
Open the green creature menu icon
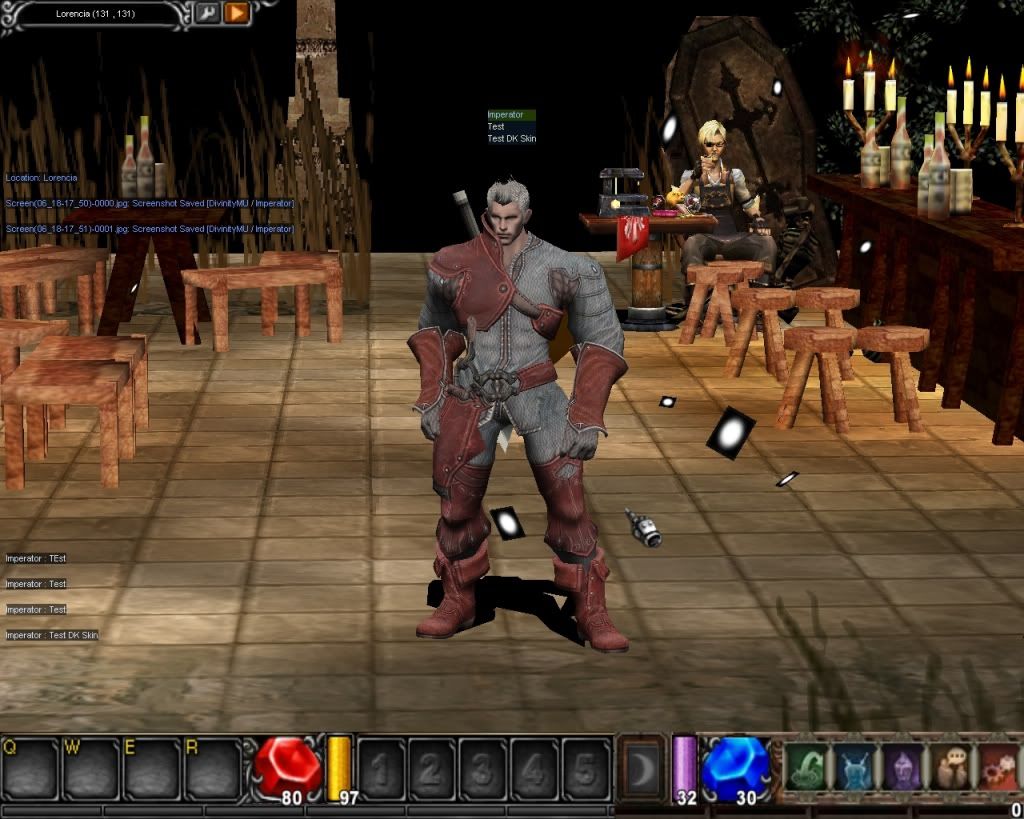tap(806, 768)
